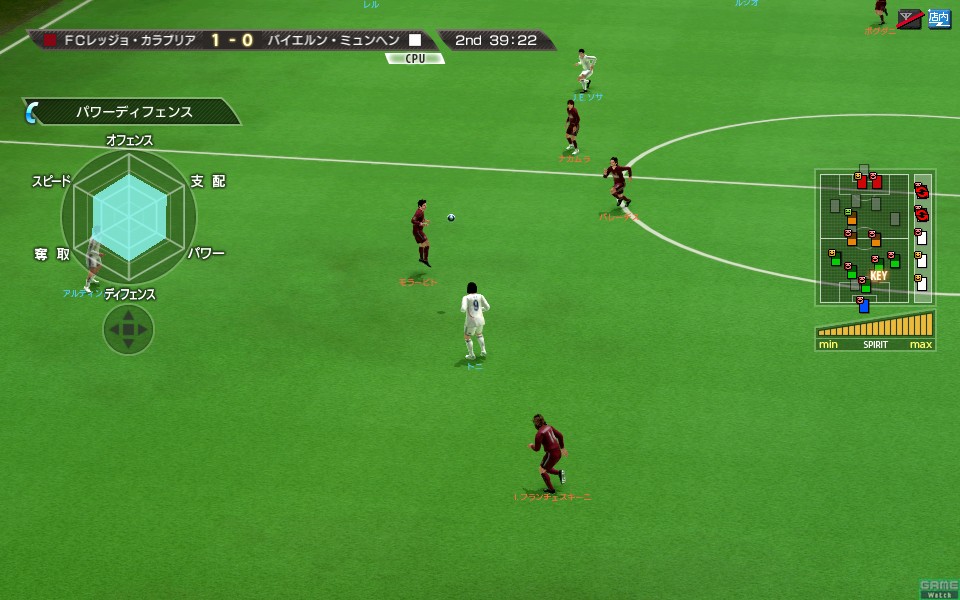Click the center square of the directional pad
The height and width of the screenshot is (600, 960).
pos(128,329)
